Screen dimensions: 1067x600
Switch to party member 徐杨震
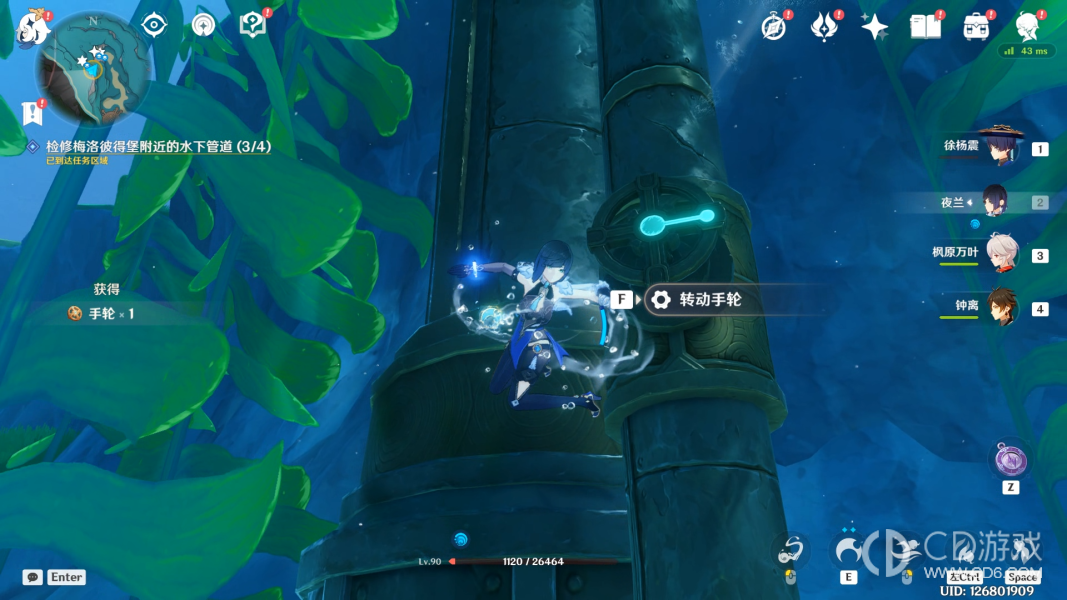click(x=1000, y=148)
